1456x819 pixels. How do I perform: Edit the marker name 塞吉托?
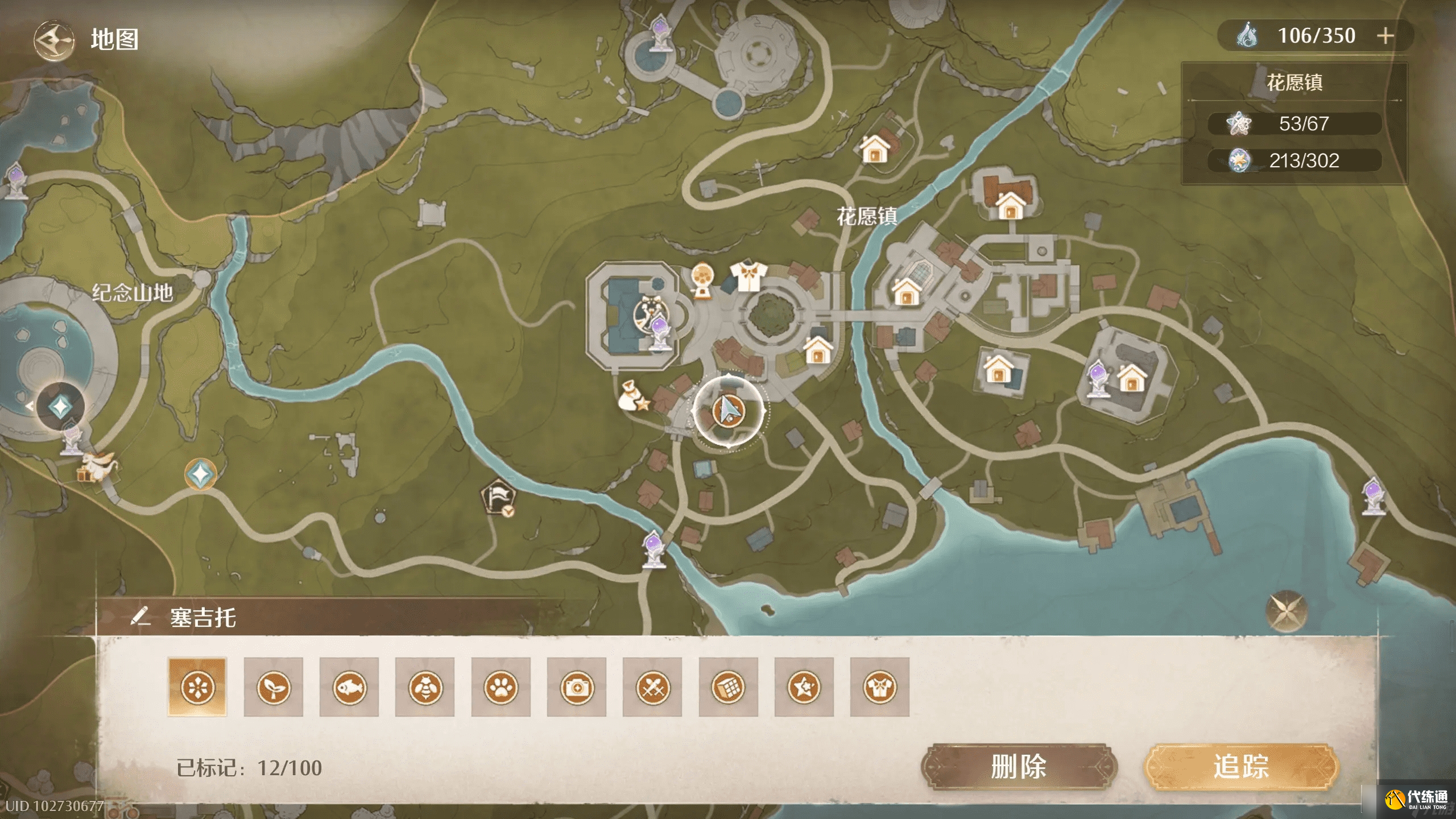[140, 617]
